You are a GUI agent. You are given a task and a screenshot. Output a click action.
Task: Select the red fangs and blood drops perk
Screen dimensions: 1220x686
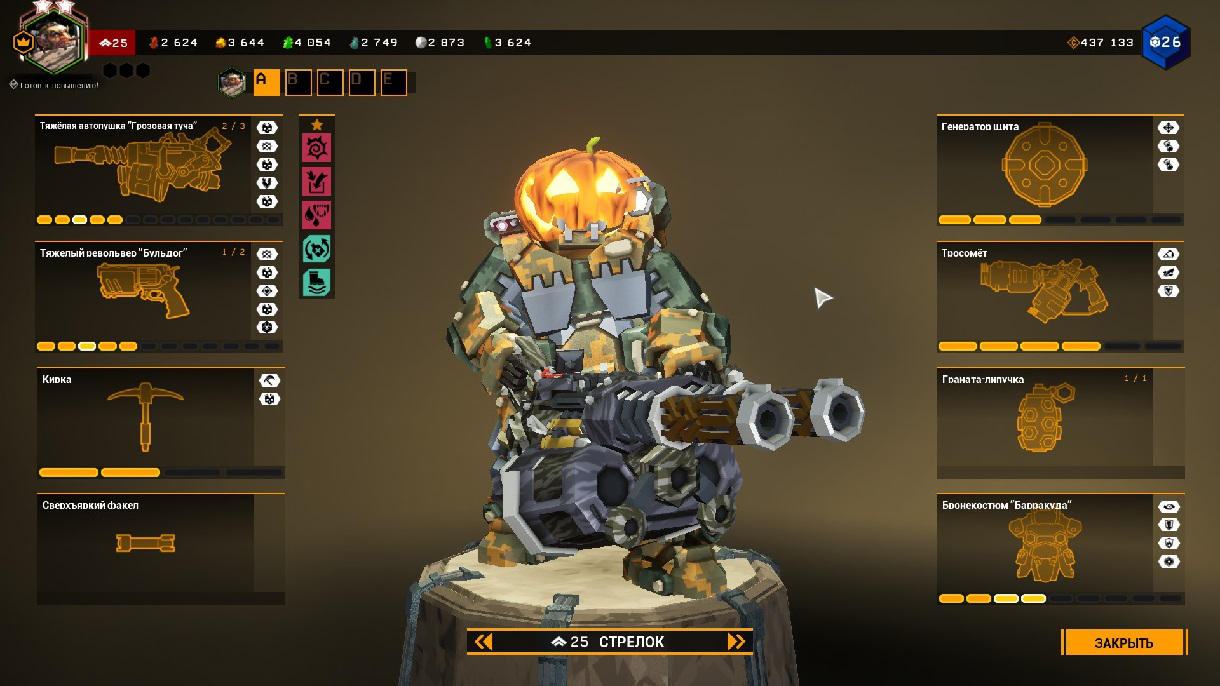tap(317, 215)
